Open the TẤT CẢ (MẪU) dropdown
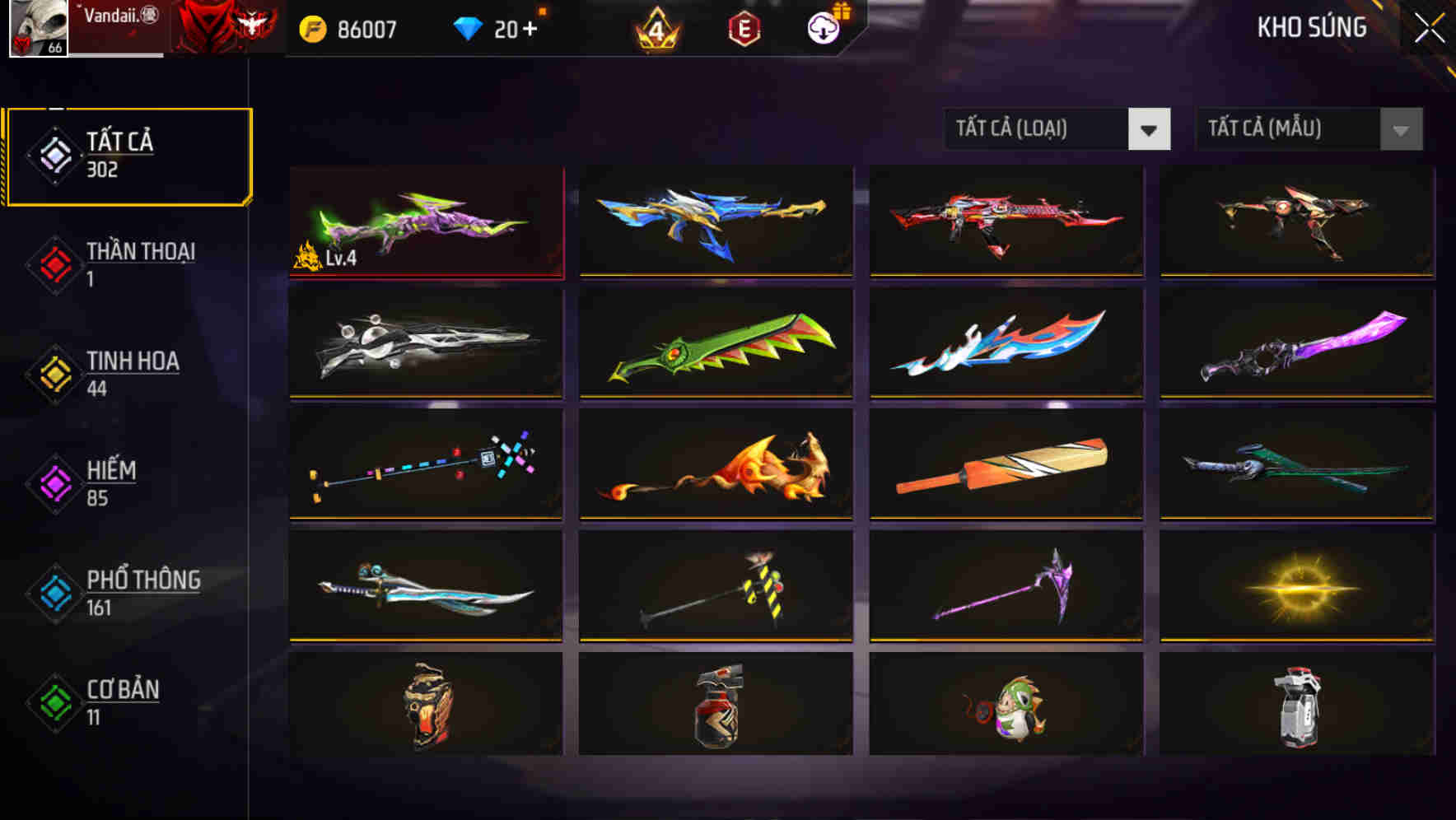 coord(1308,129)
